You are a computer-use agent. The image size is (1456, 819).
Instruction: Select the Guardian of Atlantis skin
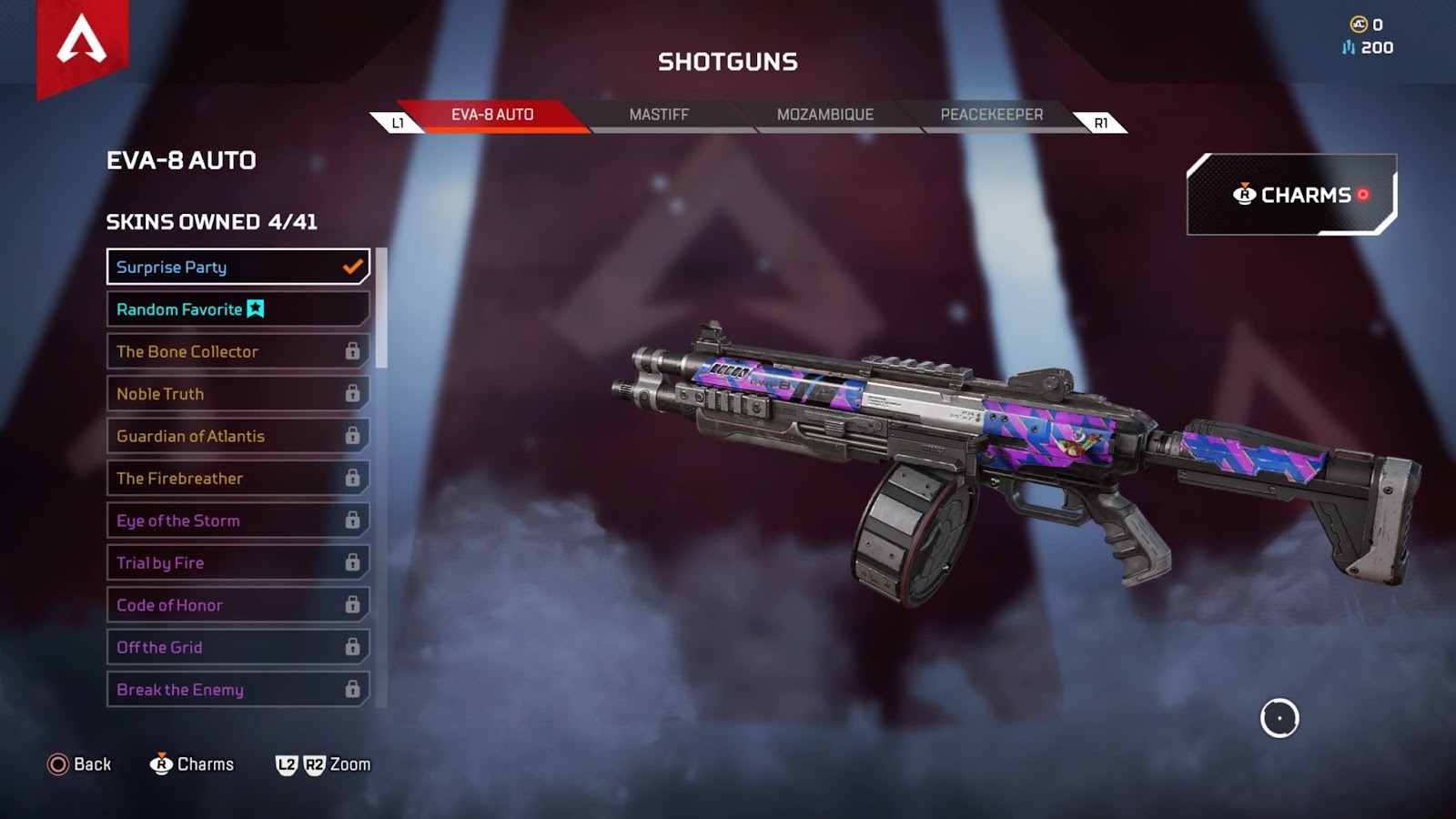pos(238,436)
